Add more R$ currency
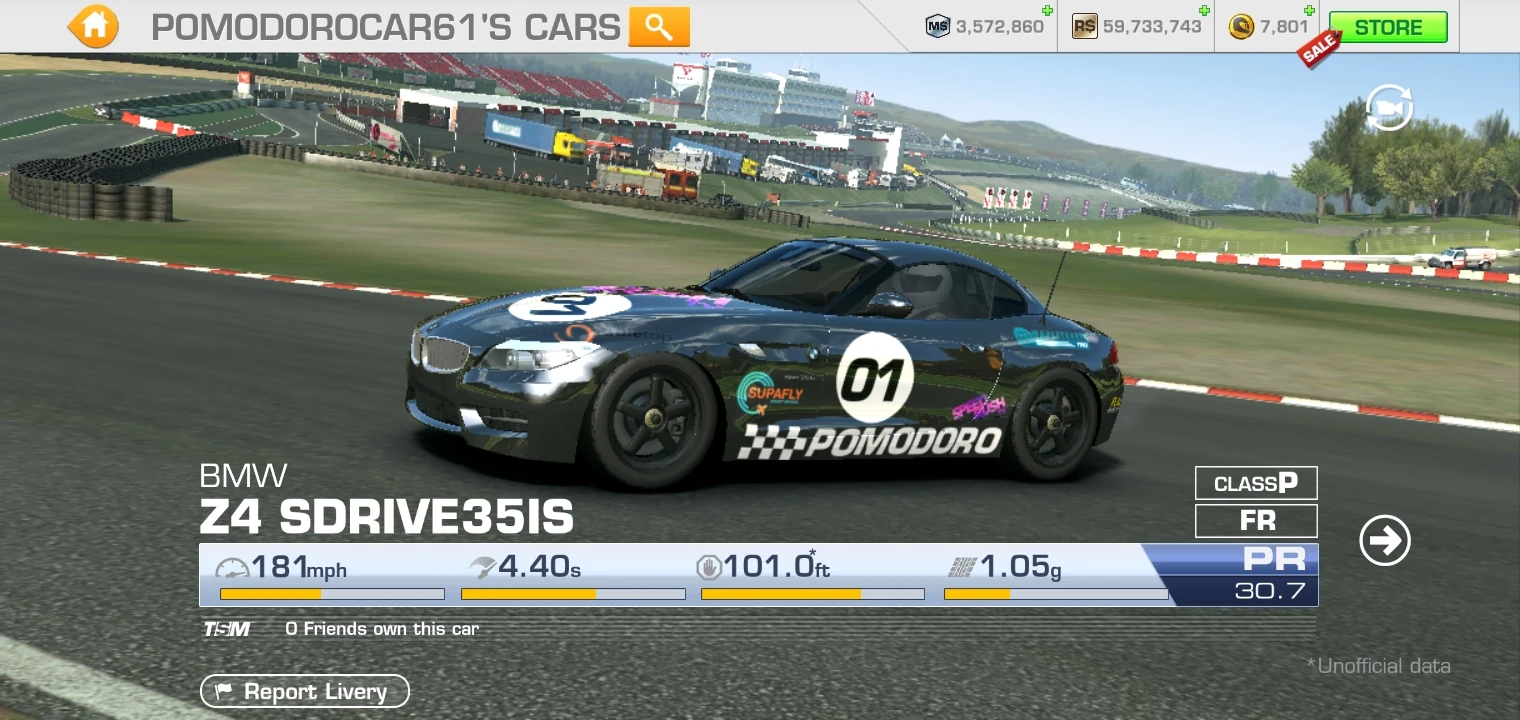This screenshot has width=1520, height=720. (1204, 12)
